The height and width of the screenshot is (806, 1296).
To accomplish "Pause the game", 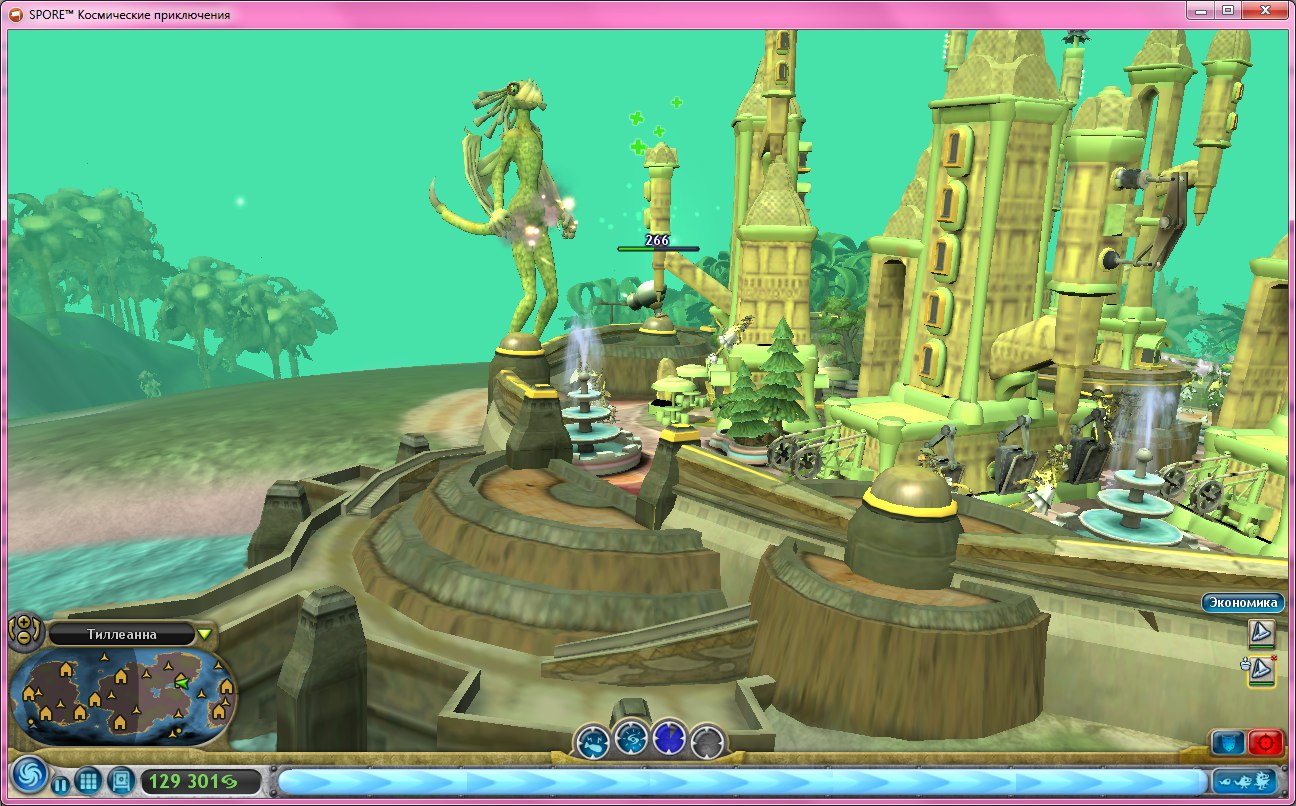I will 61,785.
